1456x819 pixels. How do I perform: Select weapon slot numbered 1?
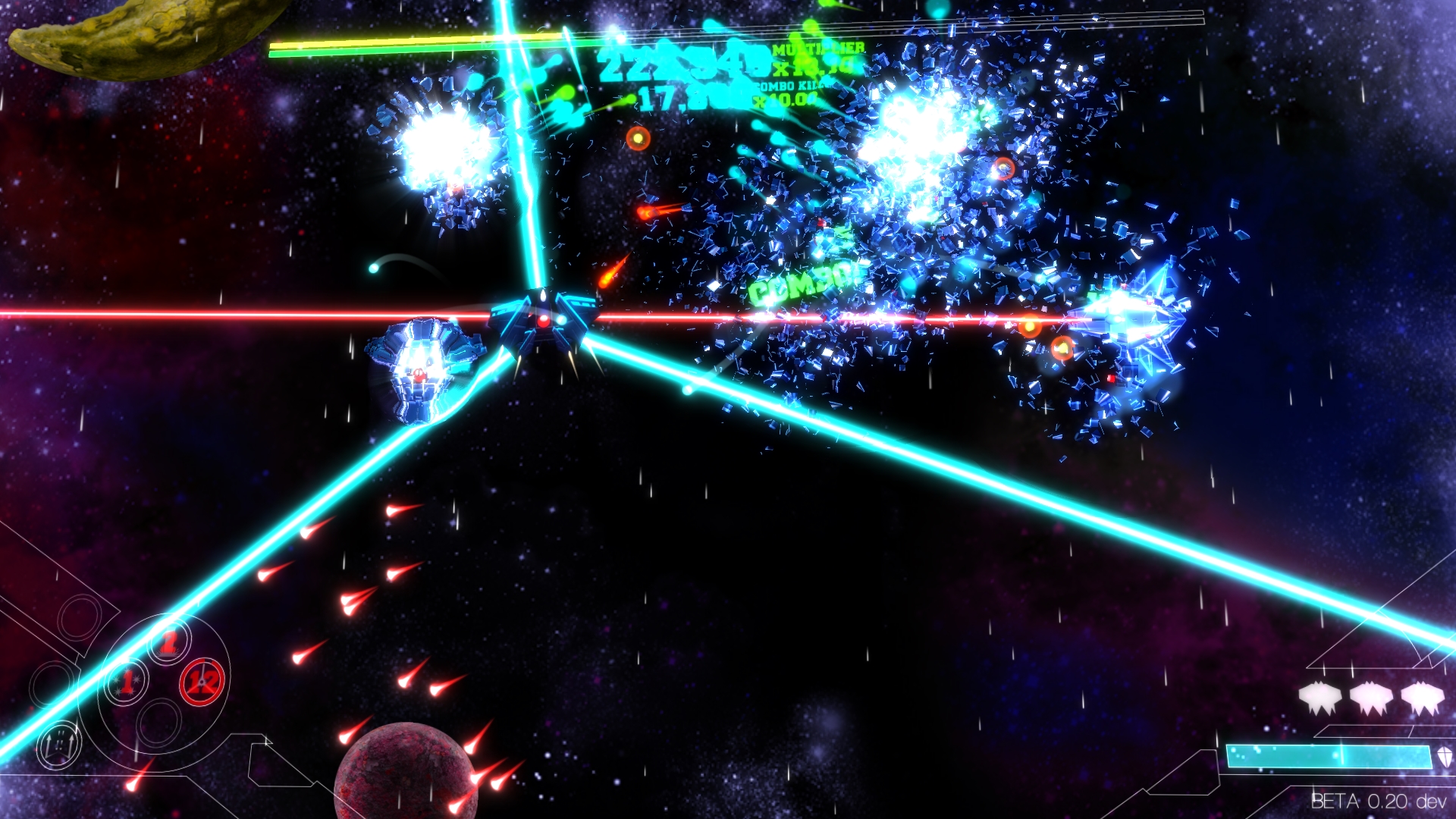(129, 682)
